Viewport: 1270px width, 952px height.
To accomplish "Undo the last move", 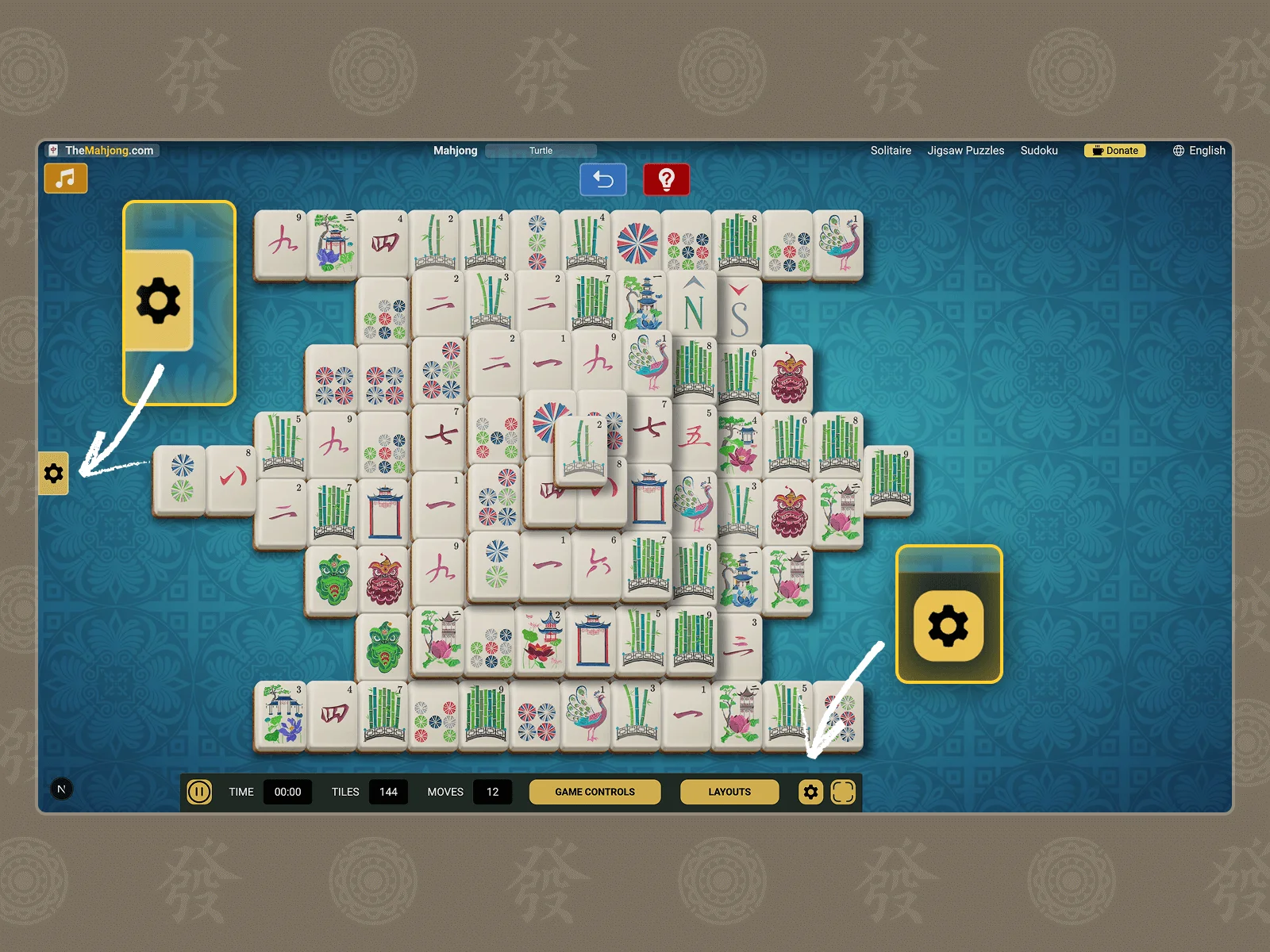I will tap(603, 180).
